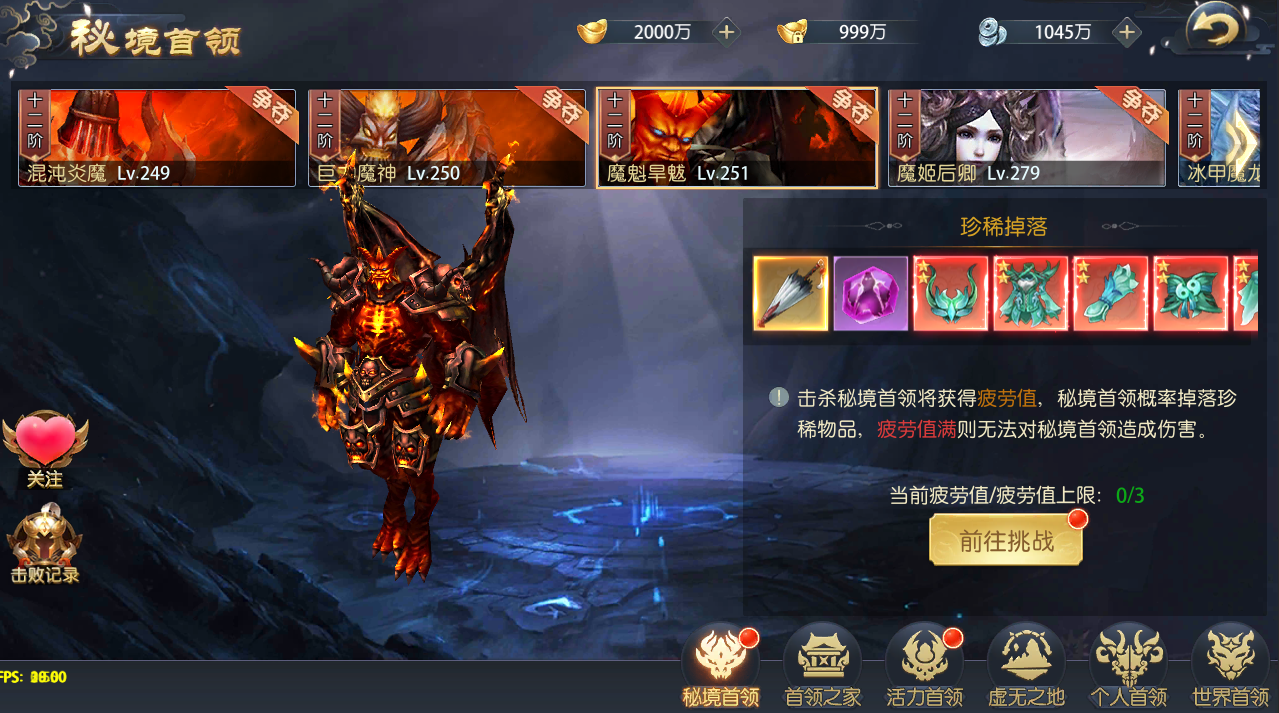Inspect the umbrella weapon drop item
The height and width of the screenshot is (713, 1279).
(x=791, y=293)
